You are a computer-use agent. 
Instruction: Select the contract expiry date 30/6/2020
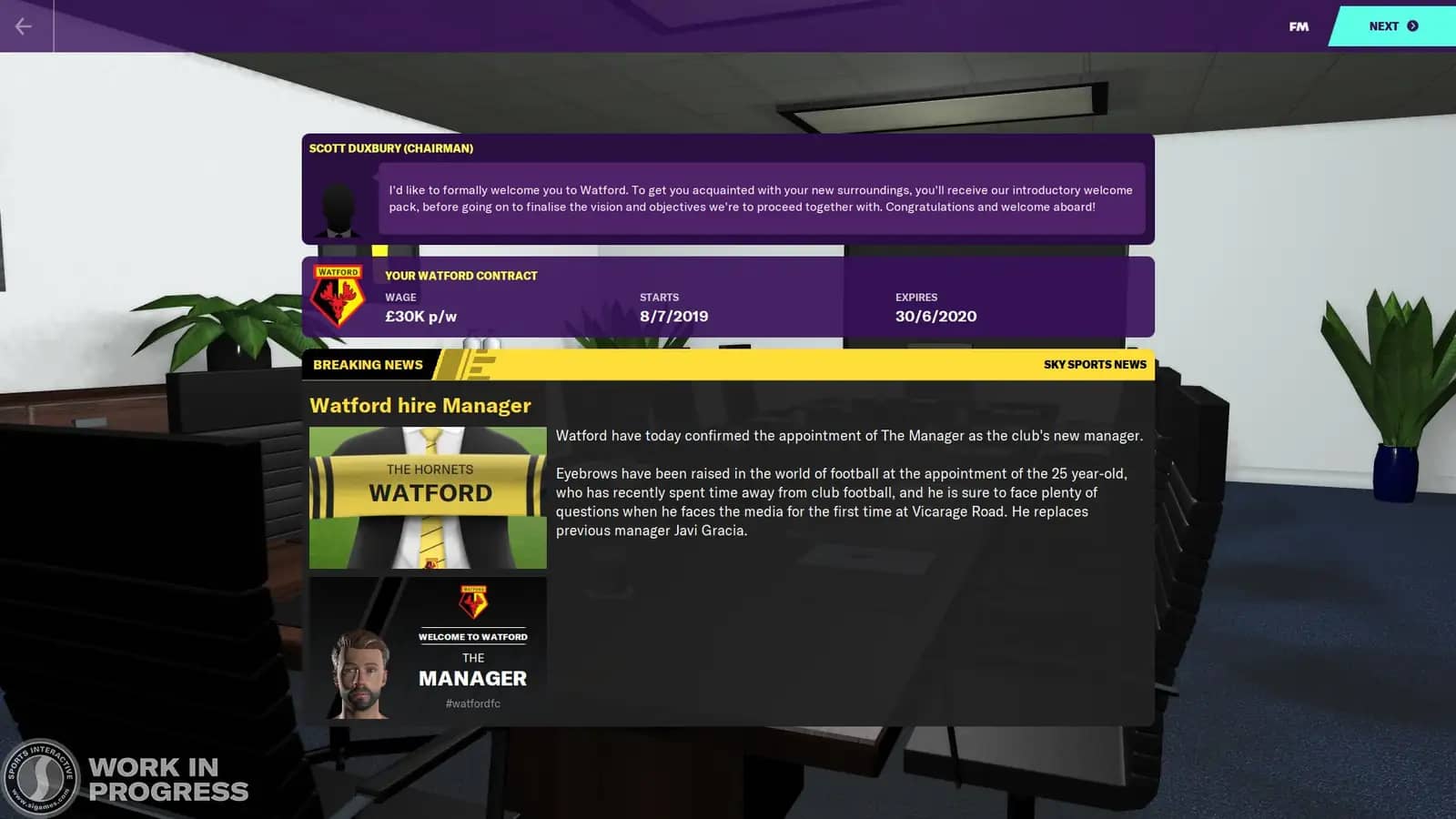click(x=936, y=316)
